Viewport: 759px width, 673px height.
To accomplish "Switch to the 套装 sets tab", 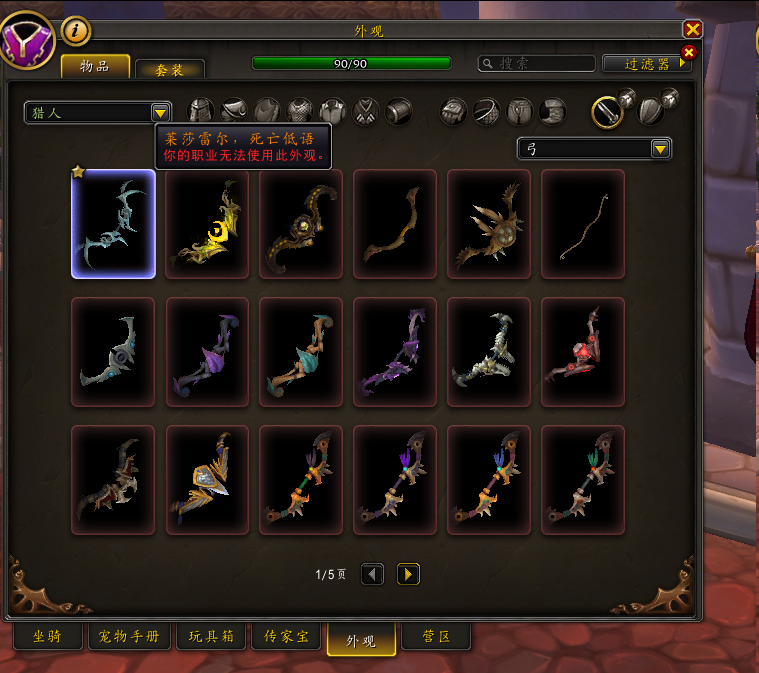I will 170,69.
